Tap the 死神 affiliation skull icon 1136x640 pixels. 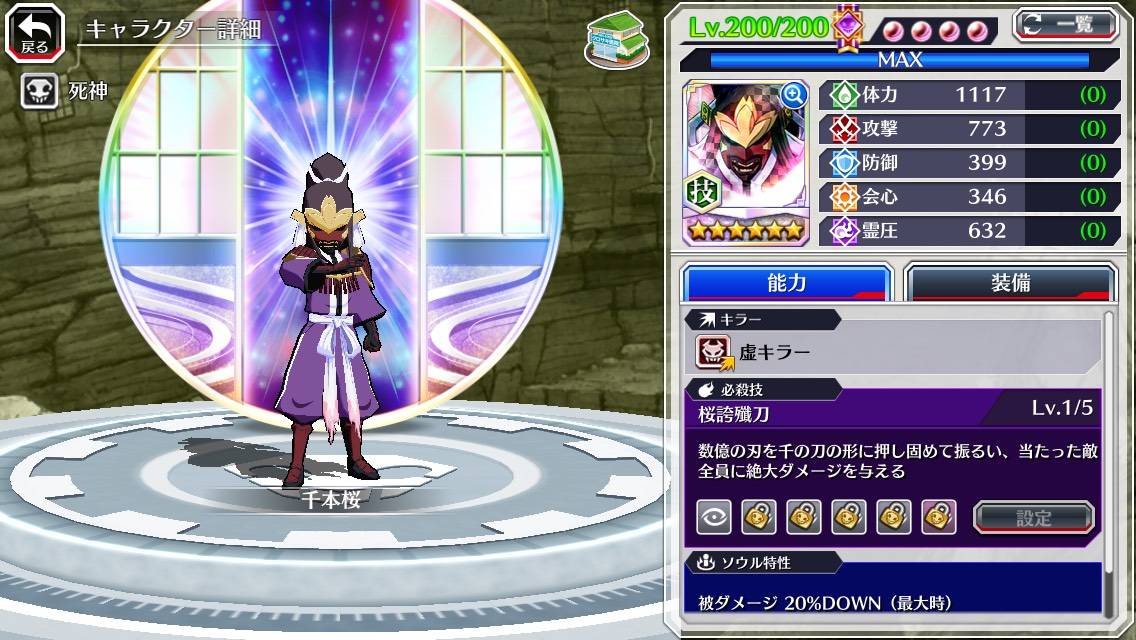tap(39, 91)
